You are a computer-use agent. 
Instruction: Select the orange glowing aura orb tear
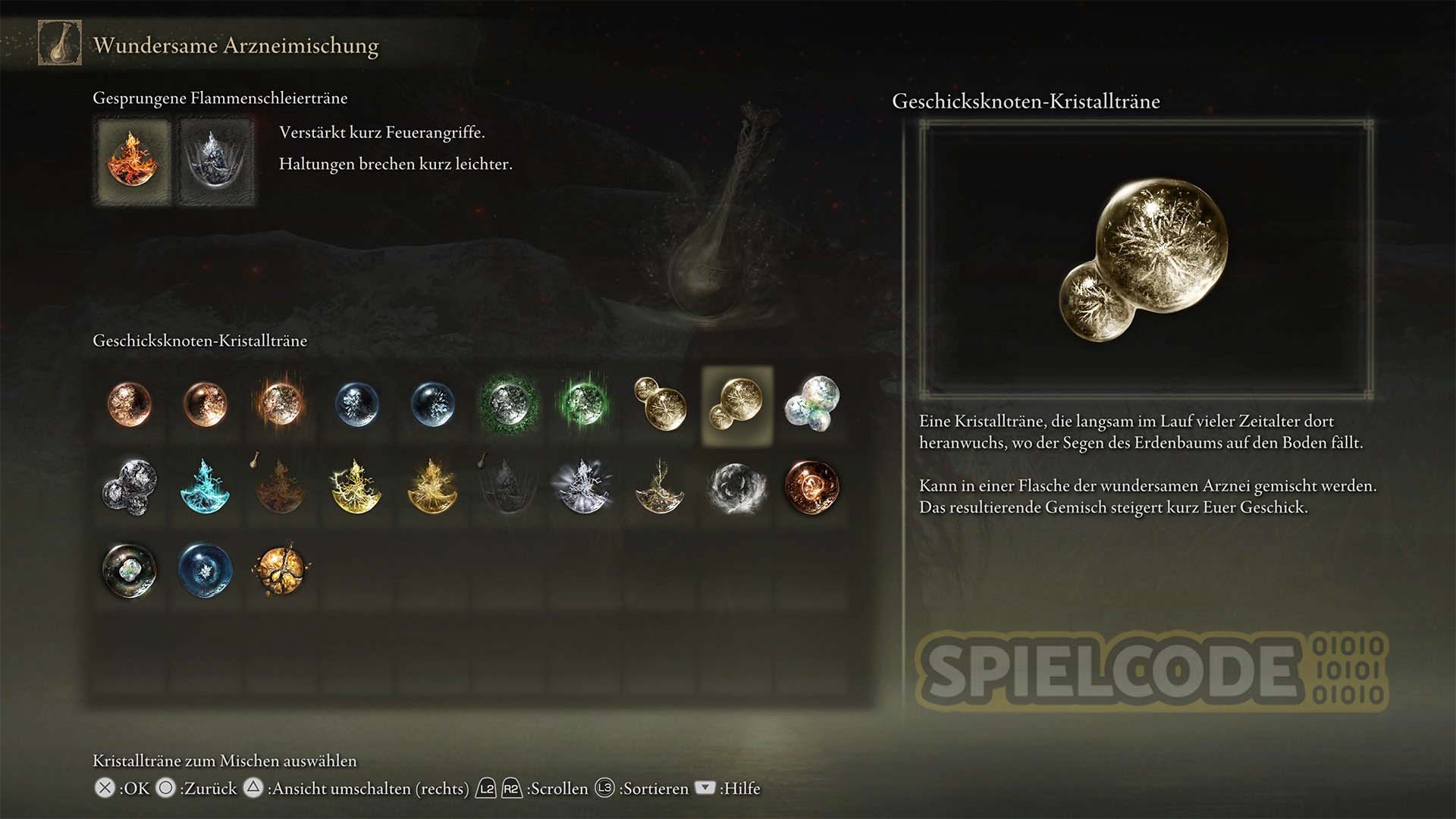point(281,404)
